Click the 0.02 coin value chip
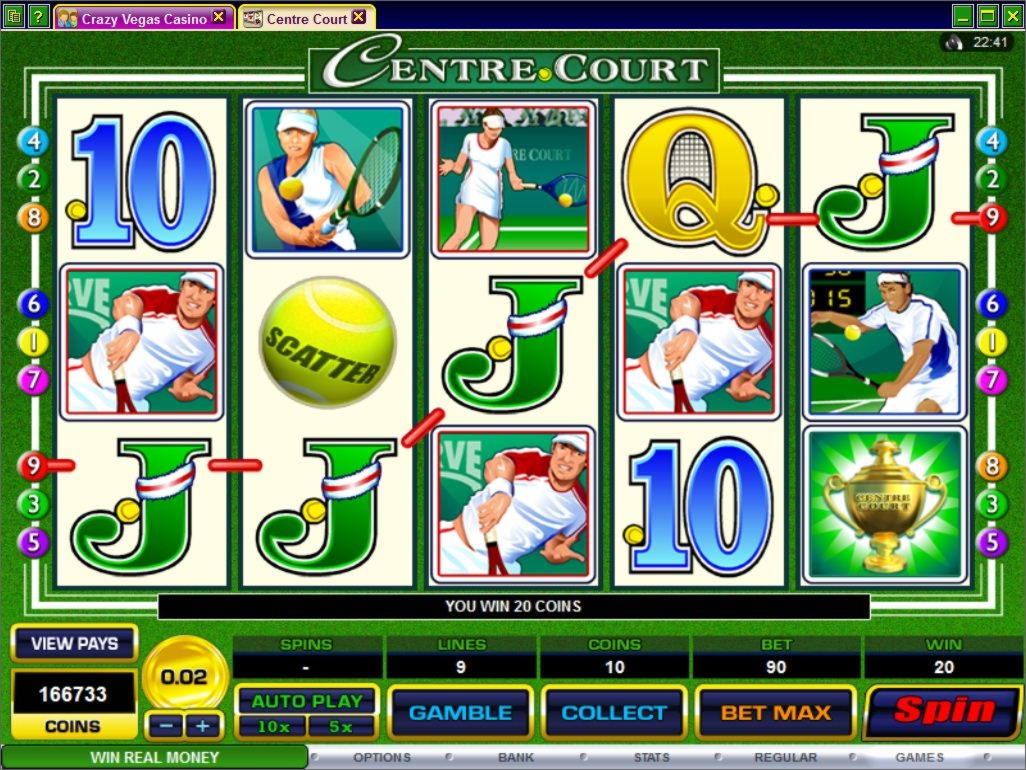 184,677
